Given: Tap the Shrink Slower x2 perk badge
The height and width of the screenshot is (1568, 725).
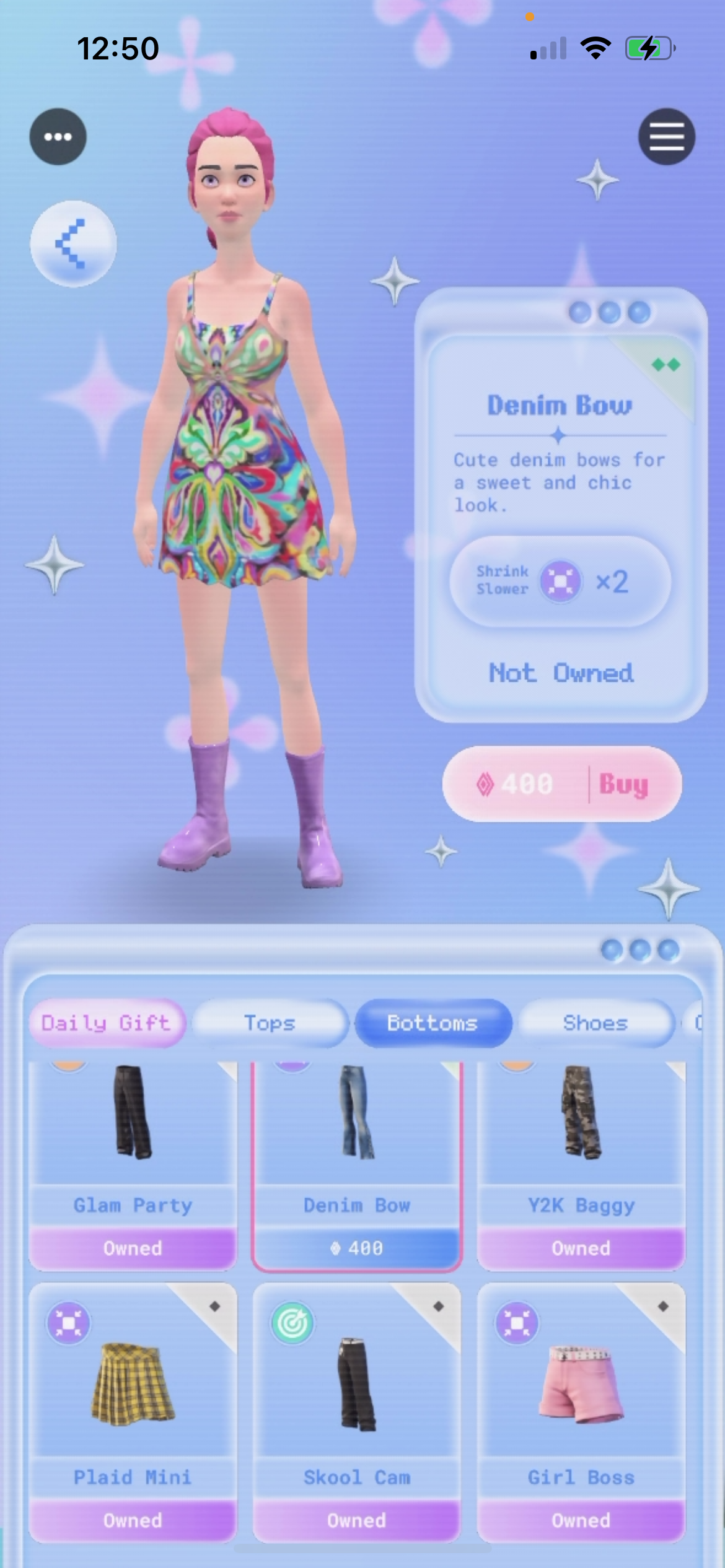Looking at the screenshot, I should click(560, 581).
